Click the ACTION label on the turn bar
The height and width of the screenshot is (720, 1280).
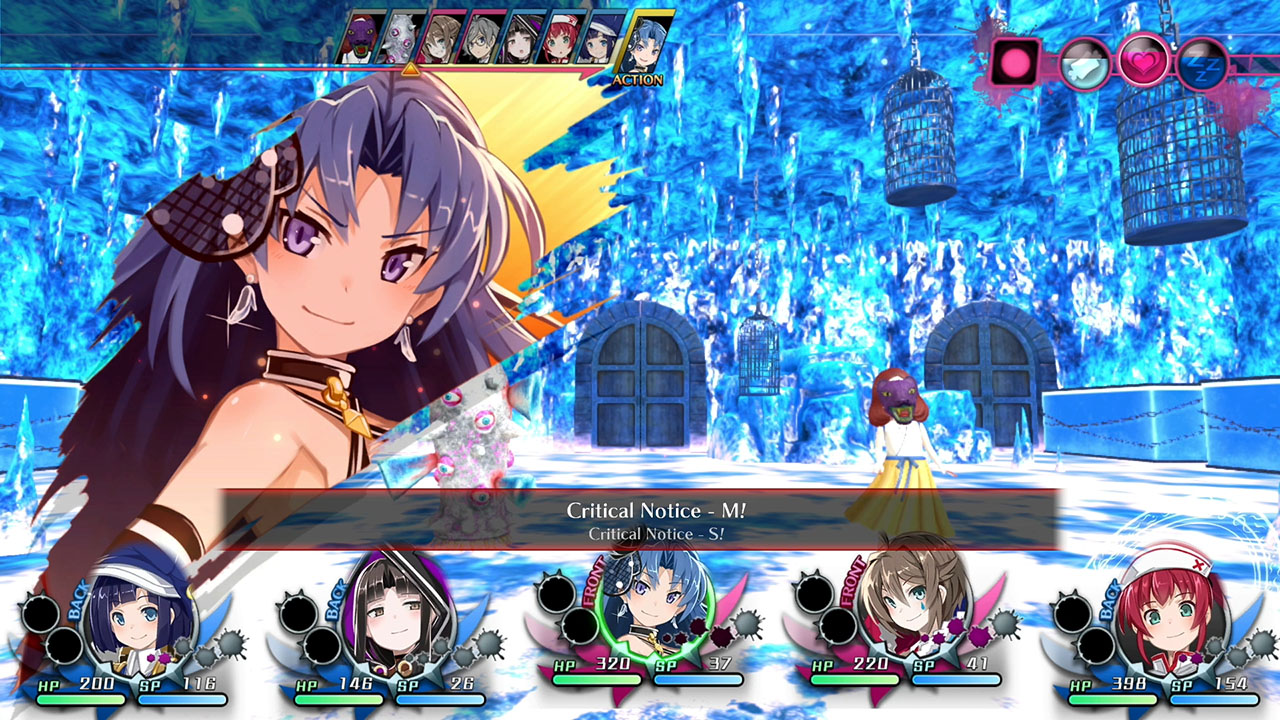click(x=641, y=77)
